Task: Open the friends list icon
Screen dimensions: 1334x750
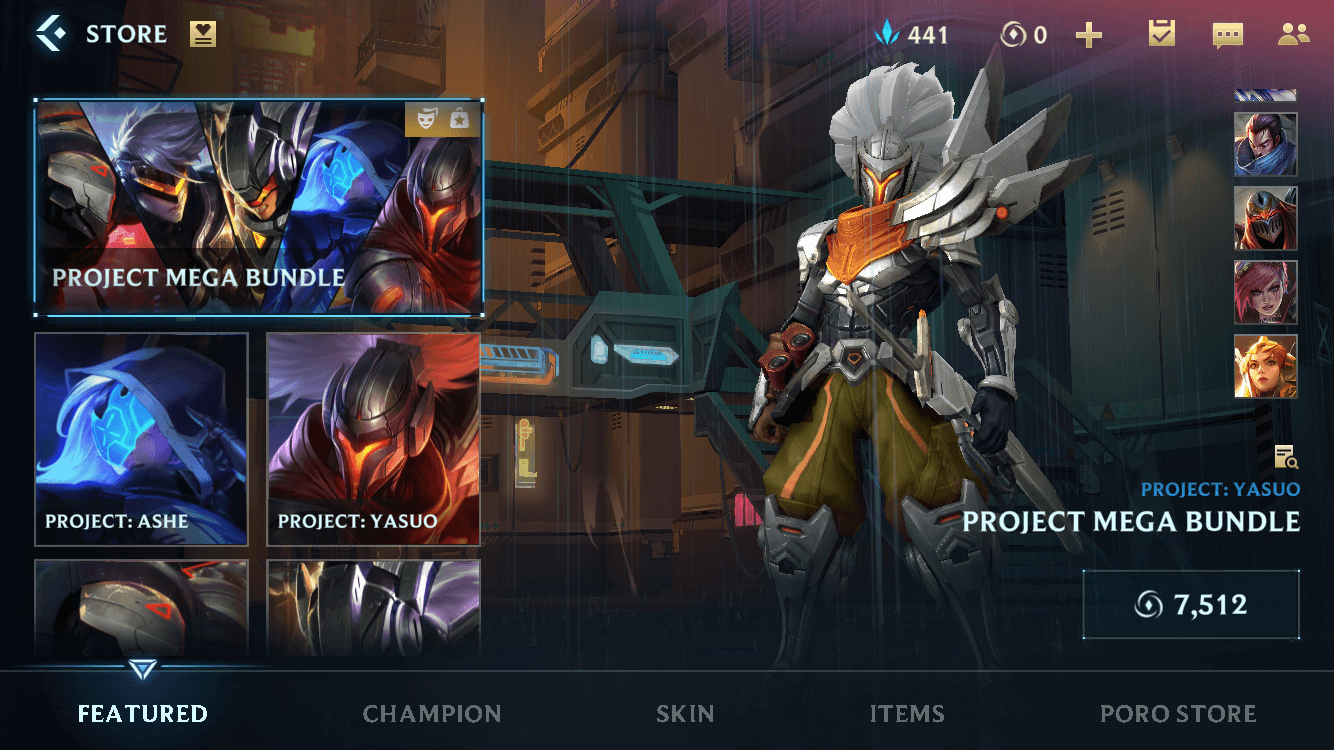Action: 1293,34
